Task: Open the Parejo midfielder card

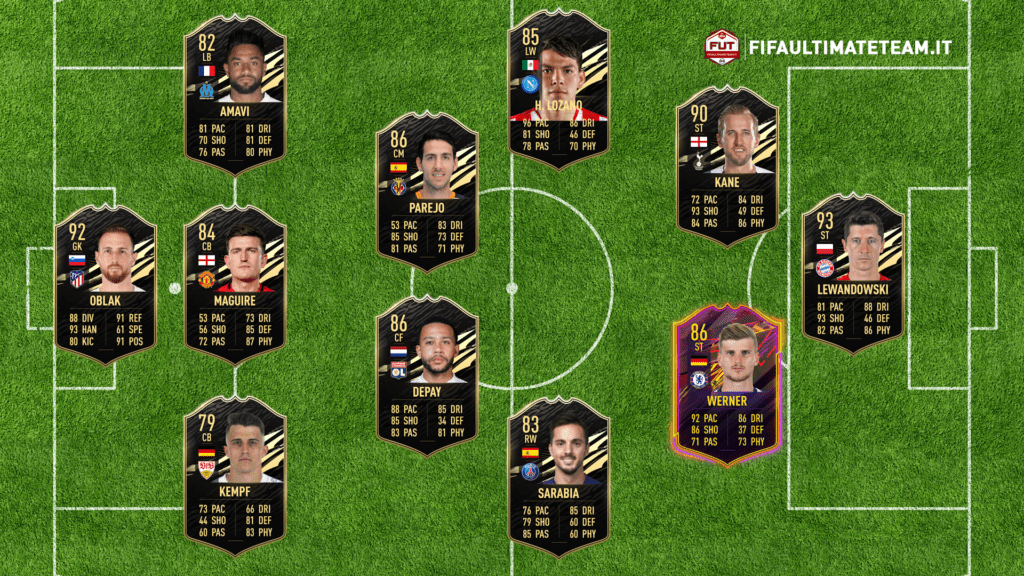Action: 427,190
